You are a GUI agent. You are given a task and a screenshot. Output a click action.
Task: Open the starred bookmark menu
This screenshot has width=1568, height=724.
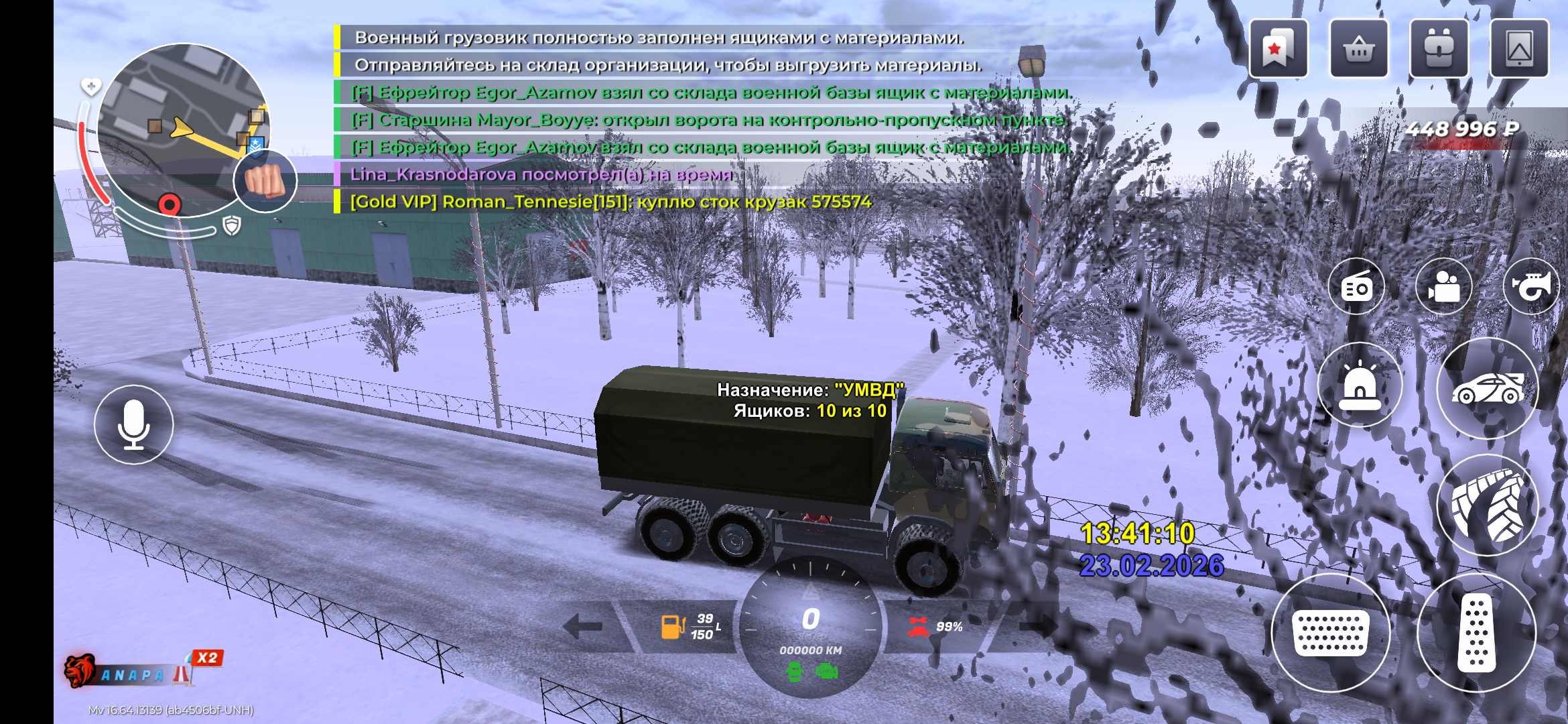[x=1278, y=49]
